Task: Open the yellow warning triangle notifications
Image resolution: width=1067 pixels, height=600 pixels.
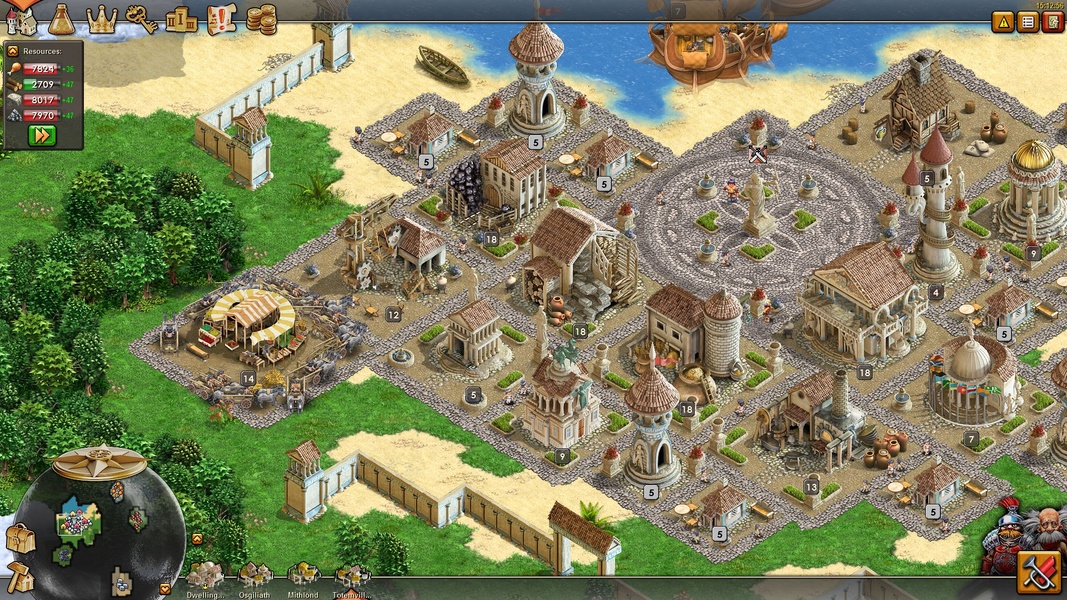Action: coord(1003,21)
